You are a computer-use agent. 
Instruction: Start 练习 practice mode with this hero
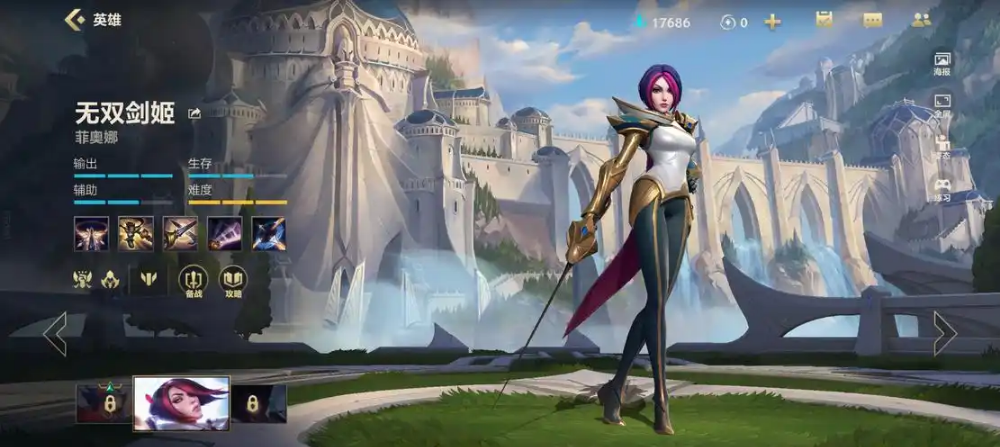click(x=942, y=188)
